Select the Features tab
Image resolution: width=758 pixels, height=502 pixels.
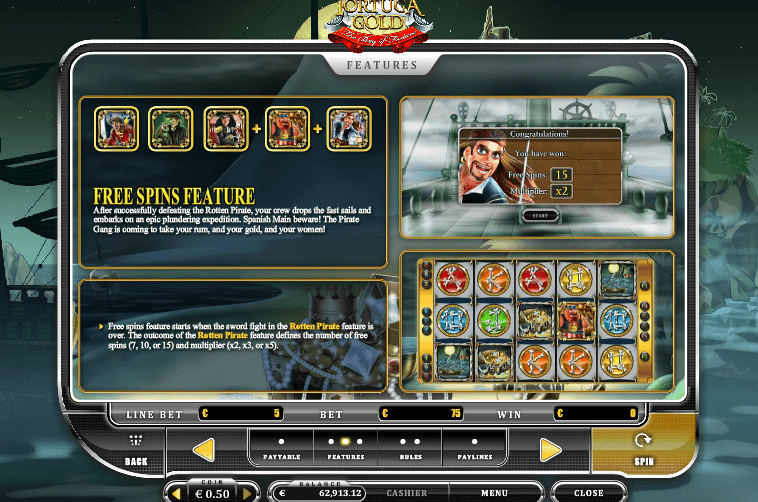point(346,448)
